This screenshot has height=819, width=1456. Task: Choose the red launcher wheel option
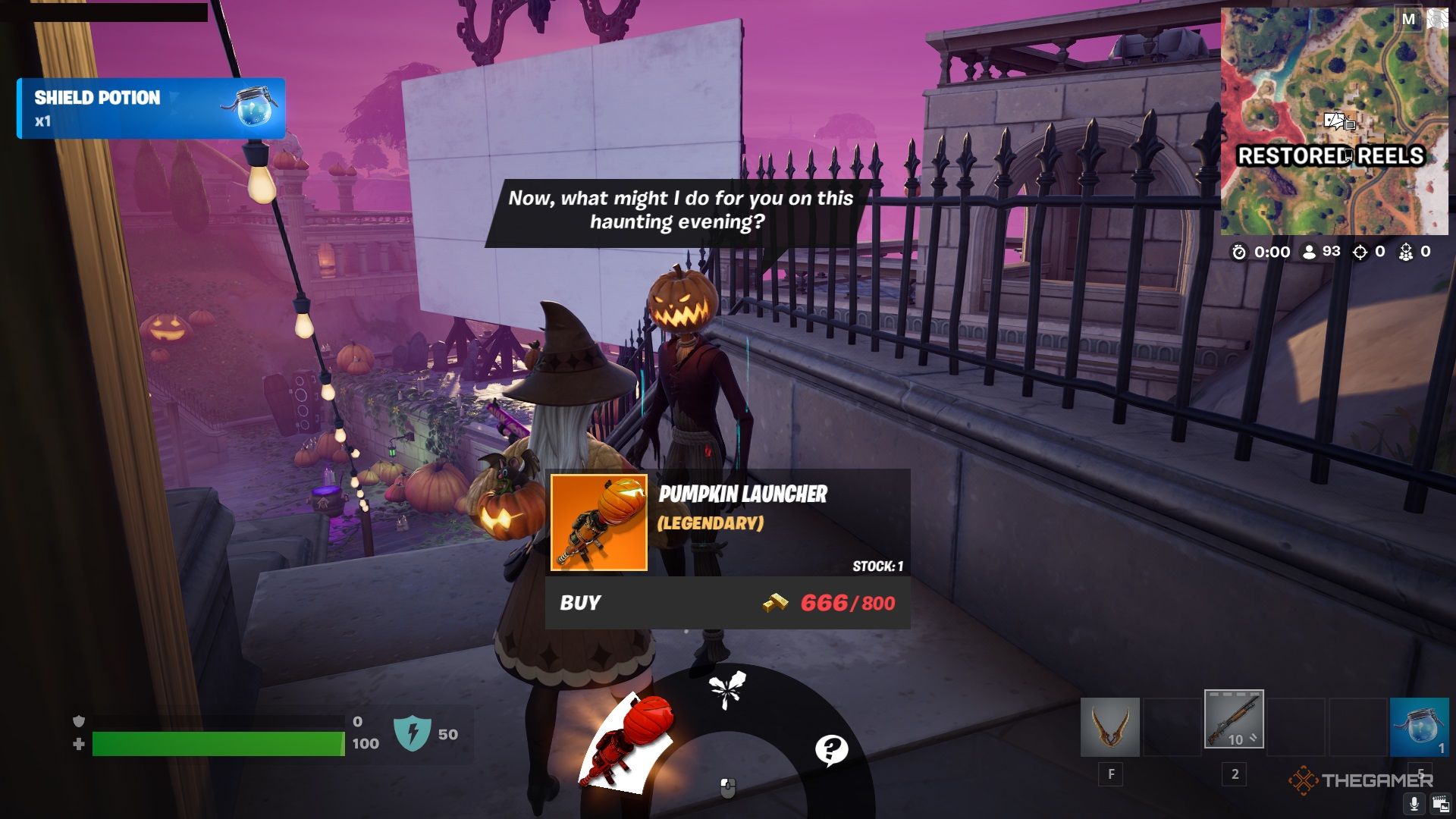tap(628, 743)
